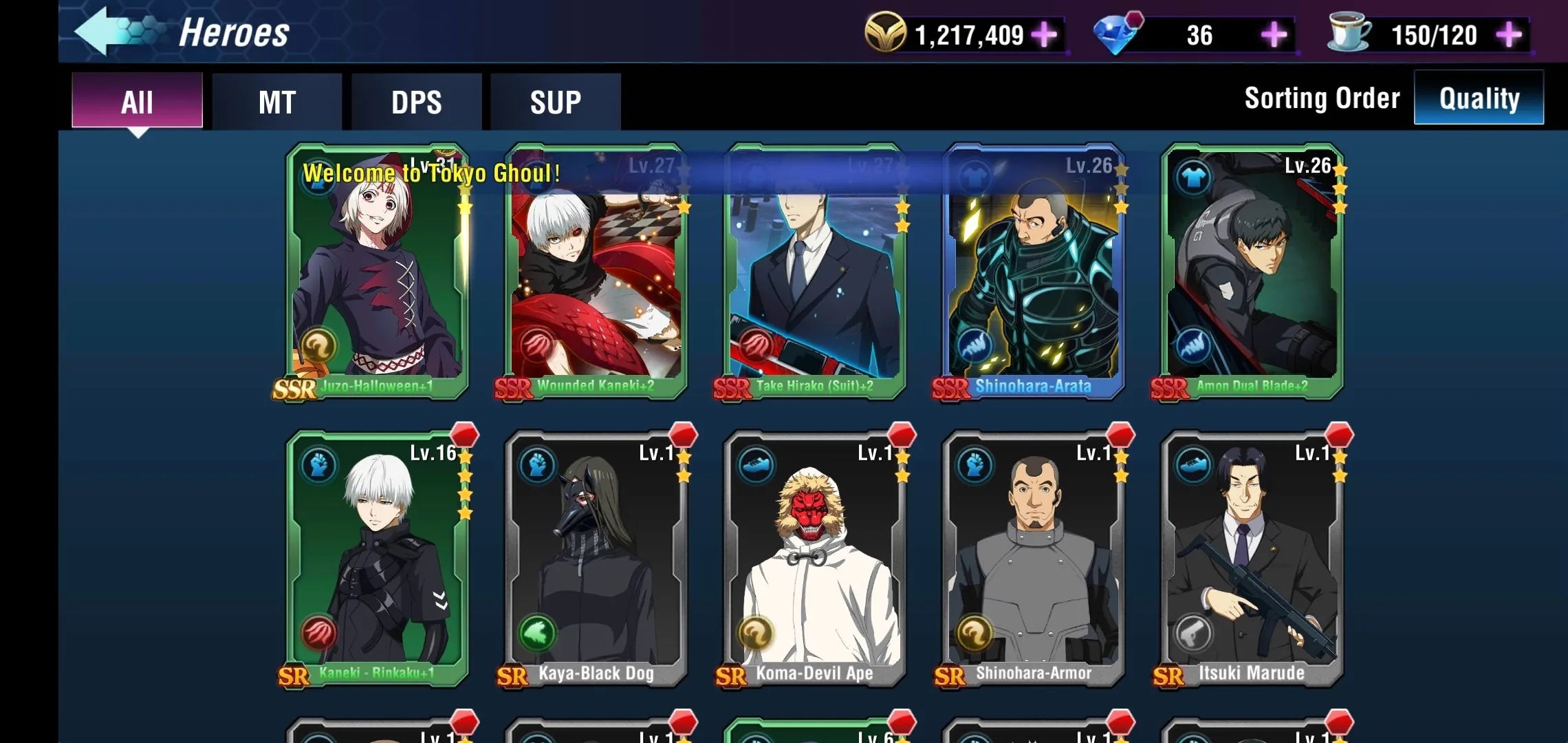The image size is (1568, 743).
Task: View the Shinohara-Arata hero card
Action: coord(1033,275)
